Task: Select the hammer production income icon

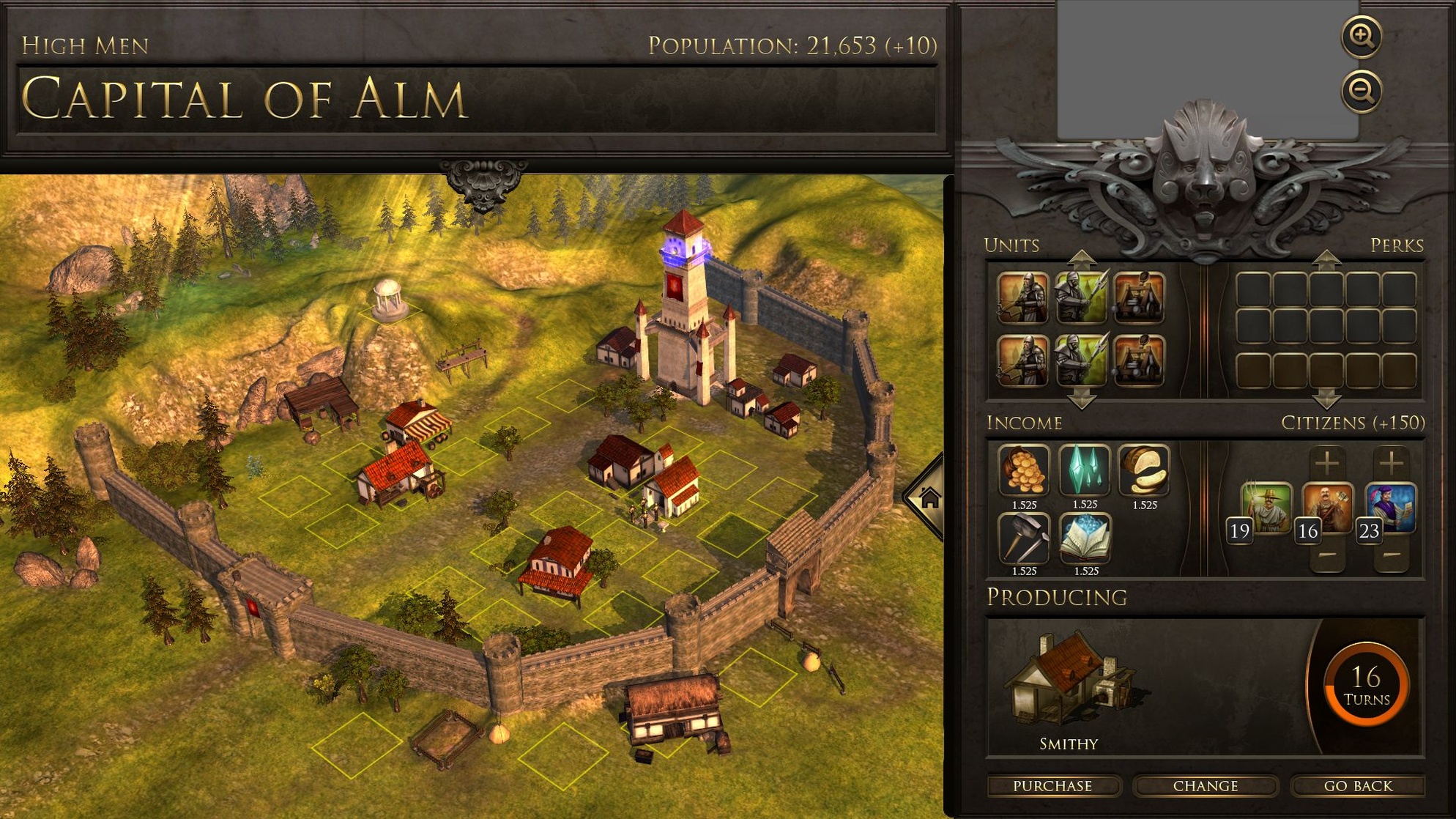Action: click(x=1024, y=538)
